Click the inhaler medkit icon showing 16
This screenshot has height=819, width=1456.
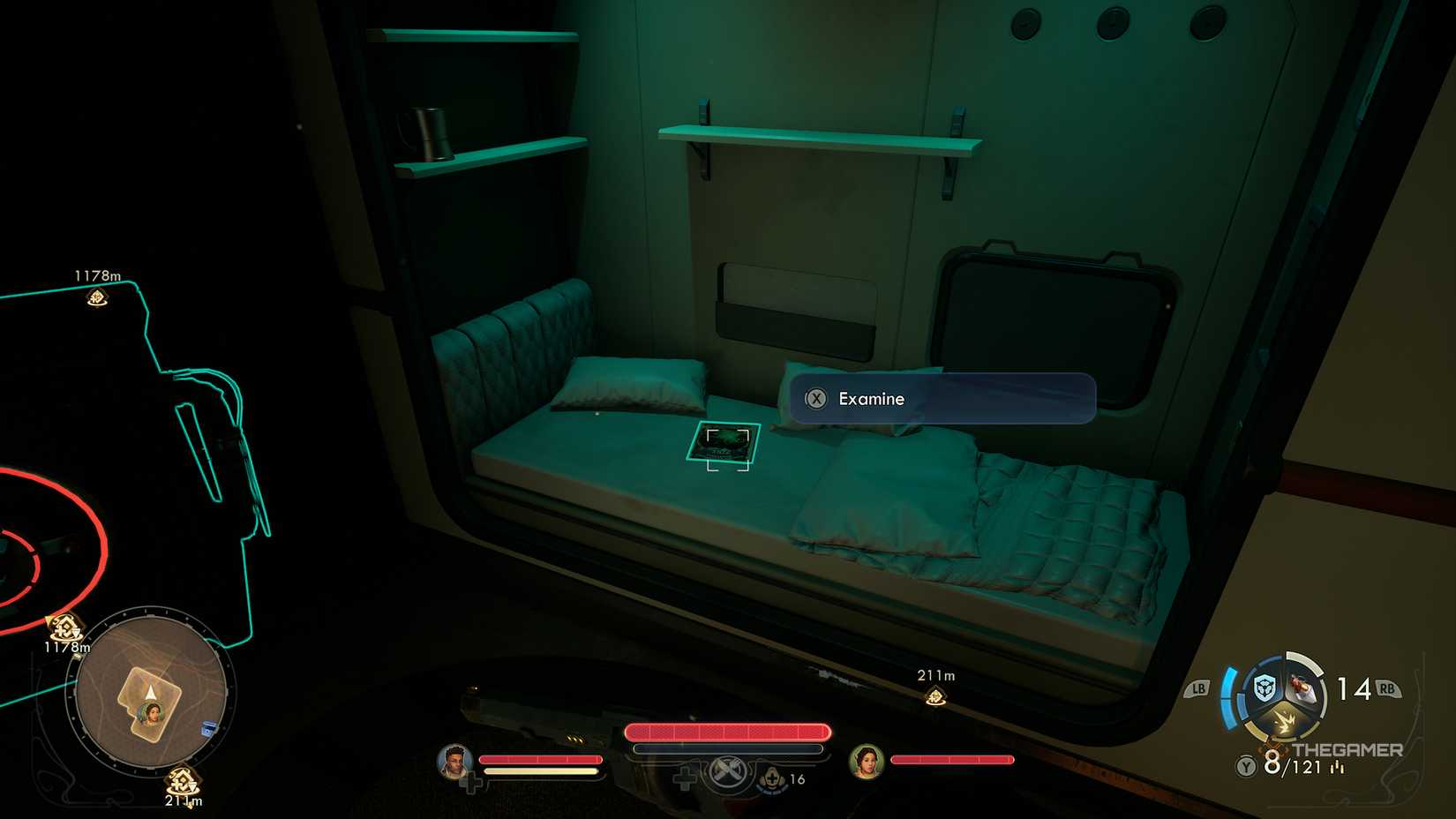(x=772, y=778)
